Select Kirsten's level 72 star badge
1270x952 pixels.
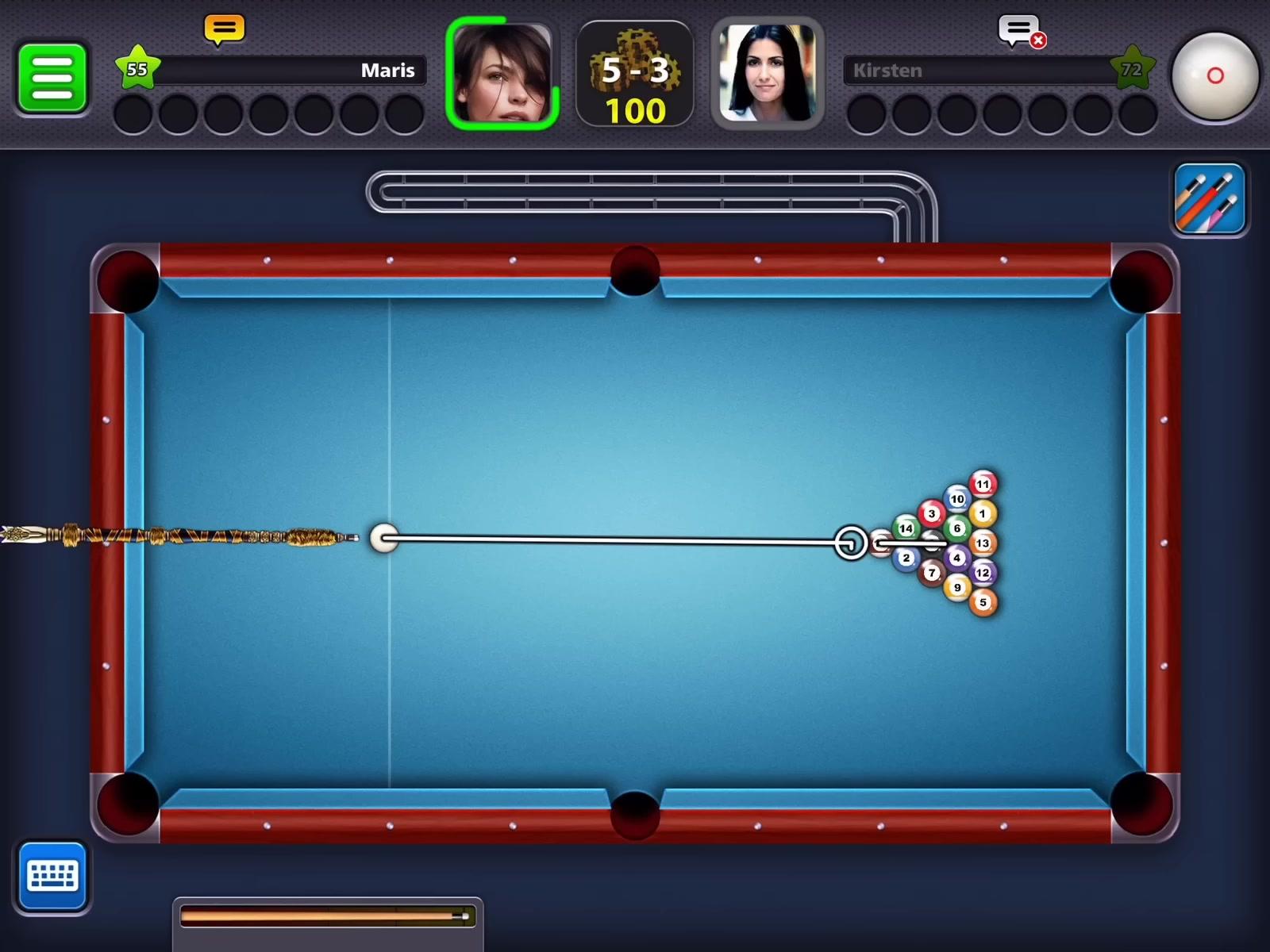1133,68
